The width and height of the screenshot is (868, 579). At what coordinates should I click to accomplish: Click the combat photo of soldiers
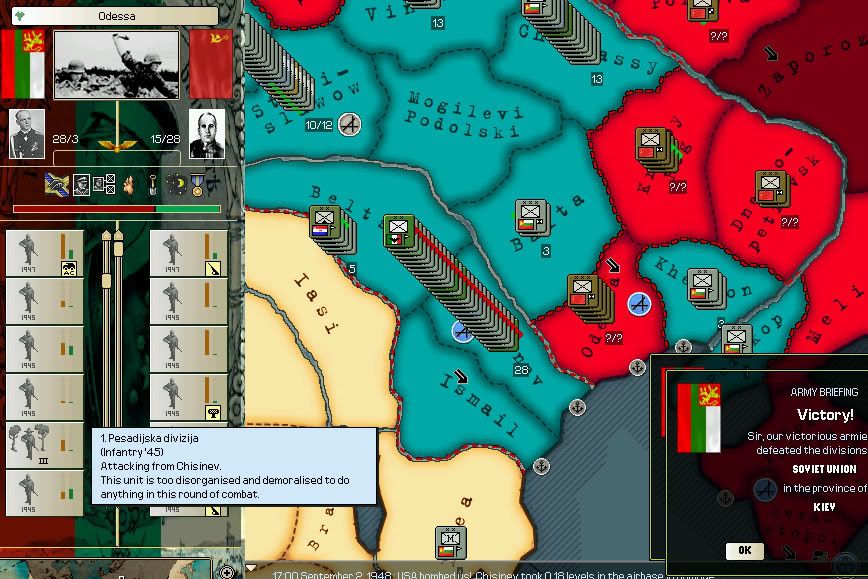(x=116, y=64)
